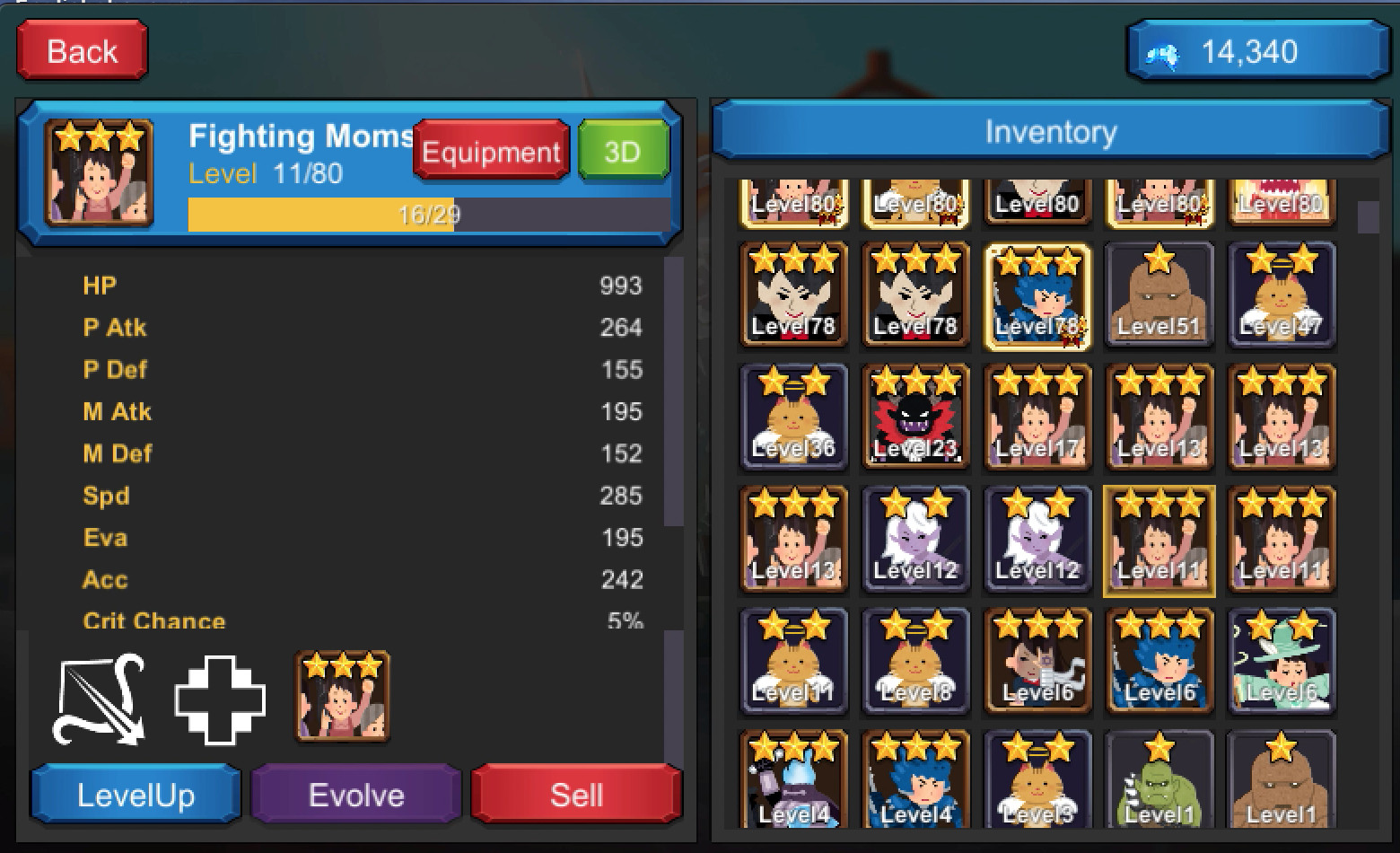
Task: Select the highlighted Level11 Fighting Moms card
Action: 1159,540
